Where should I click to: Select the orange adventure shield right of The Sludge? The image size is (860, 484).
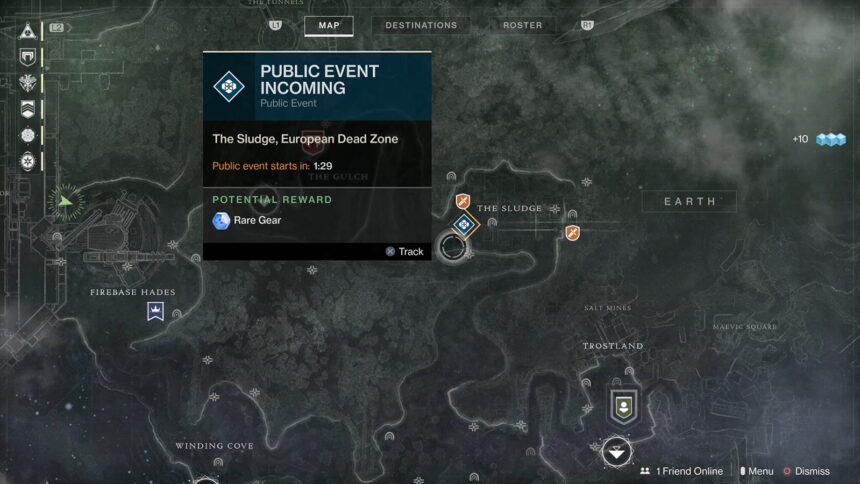[572, 233]
